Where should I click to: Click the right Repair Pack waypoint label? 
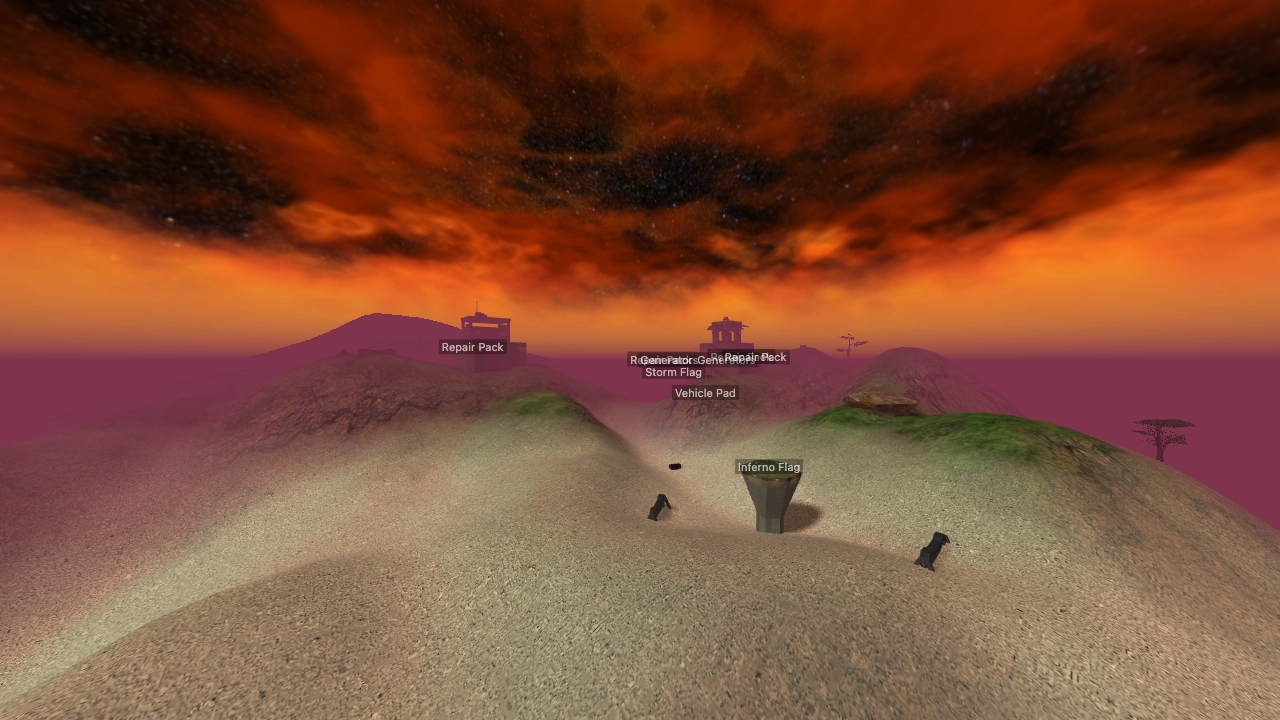(x=755, y=356)
